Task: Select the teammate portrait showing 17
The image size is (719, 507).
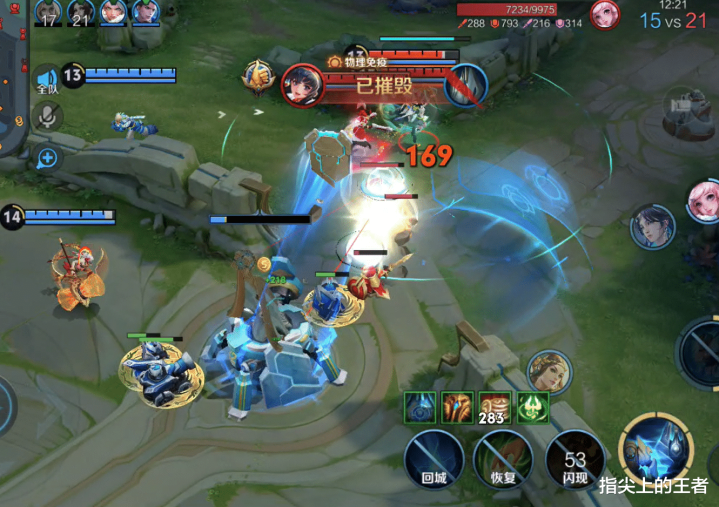Action: tap(48, 12)
